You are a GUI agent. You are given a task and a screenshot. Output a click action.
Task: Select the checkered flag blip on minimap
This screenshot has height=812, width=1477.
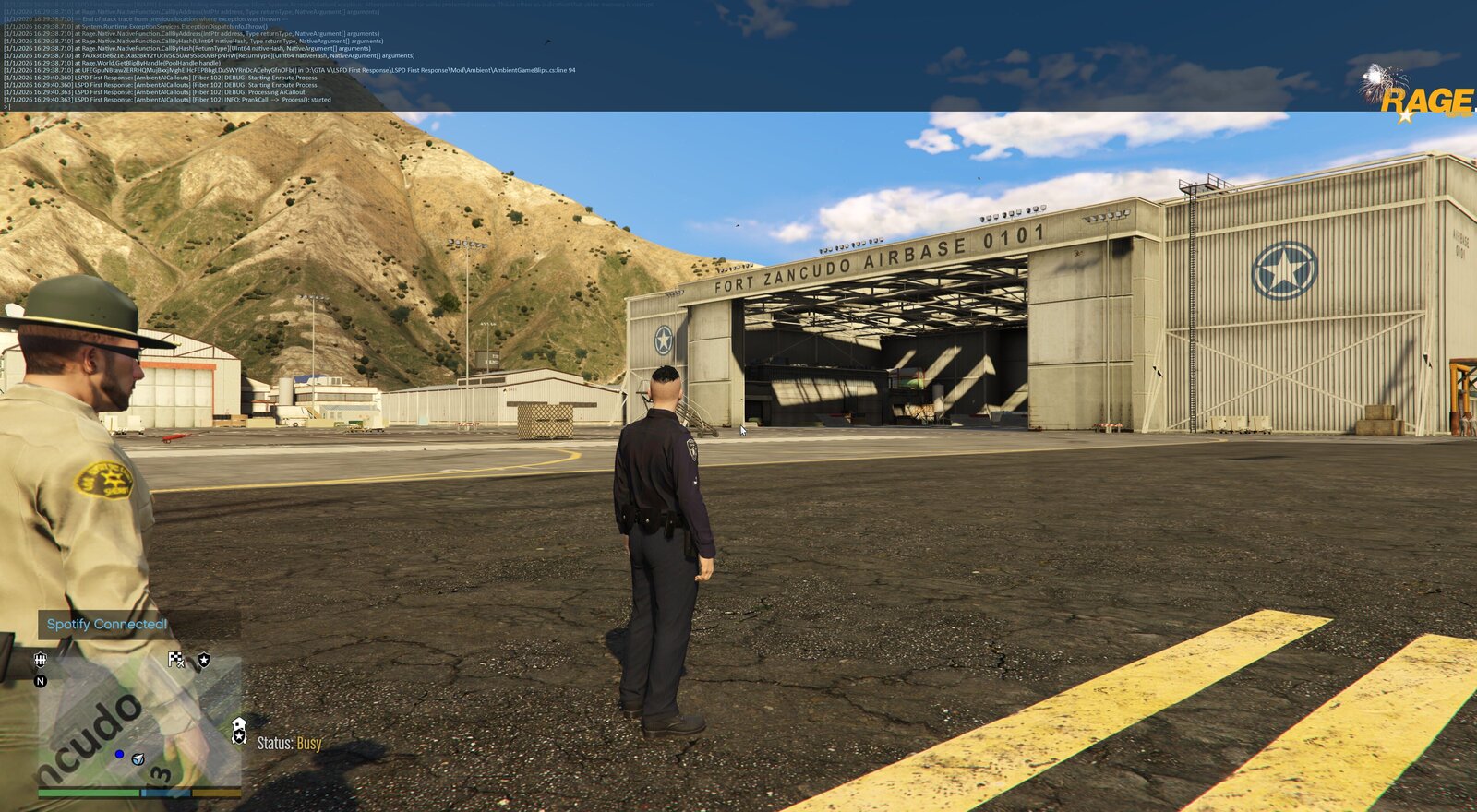pyautogui.click(x=175, y=659)
